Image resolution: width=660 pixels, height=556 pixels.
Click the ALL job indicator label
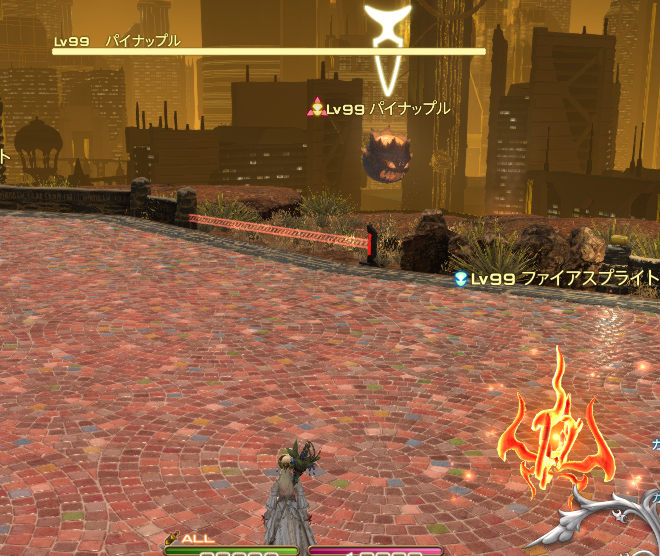tap(197, 539)
